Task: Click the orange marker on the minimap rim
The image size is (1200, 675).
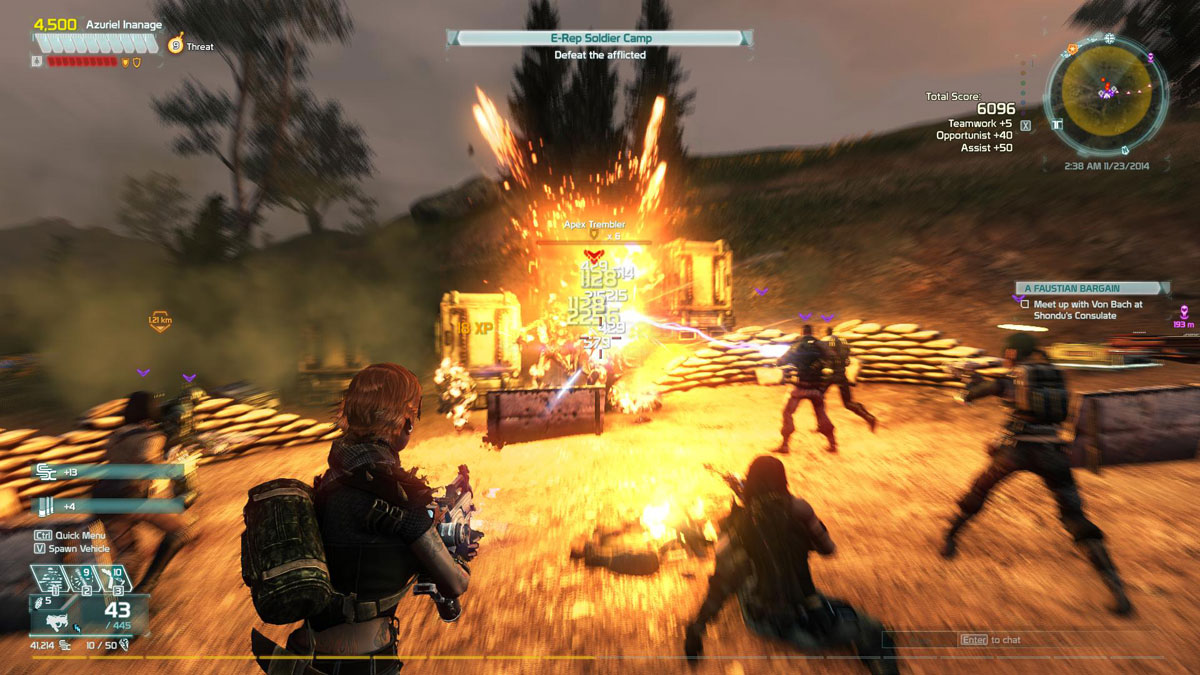Action: (x=1072, y=48)
